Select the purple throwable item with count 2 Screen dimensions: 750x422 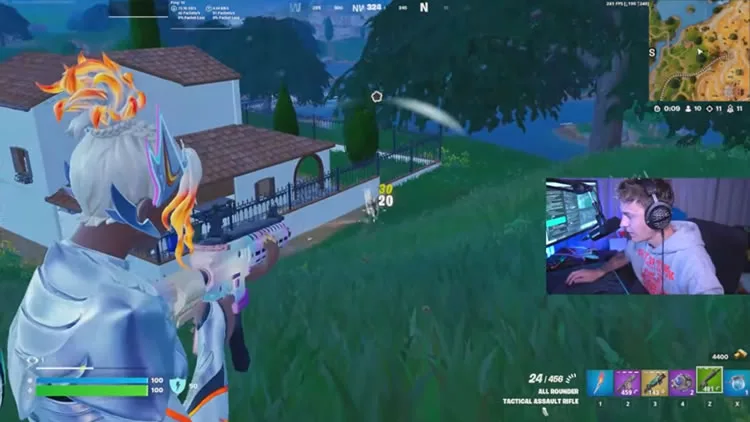point(682,383)
